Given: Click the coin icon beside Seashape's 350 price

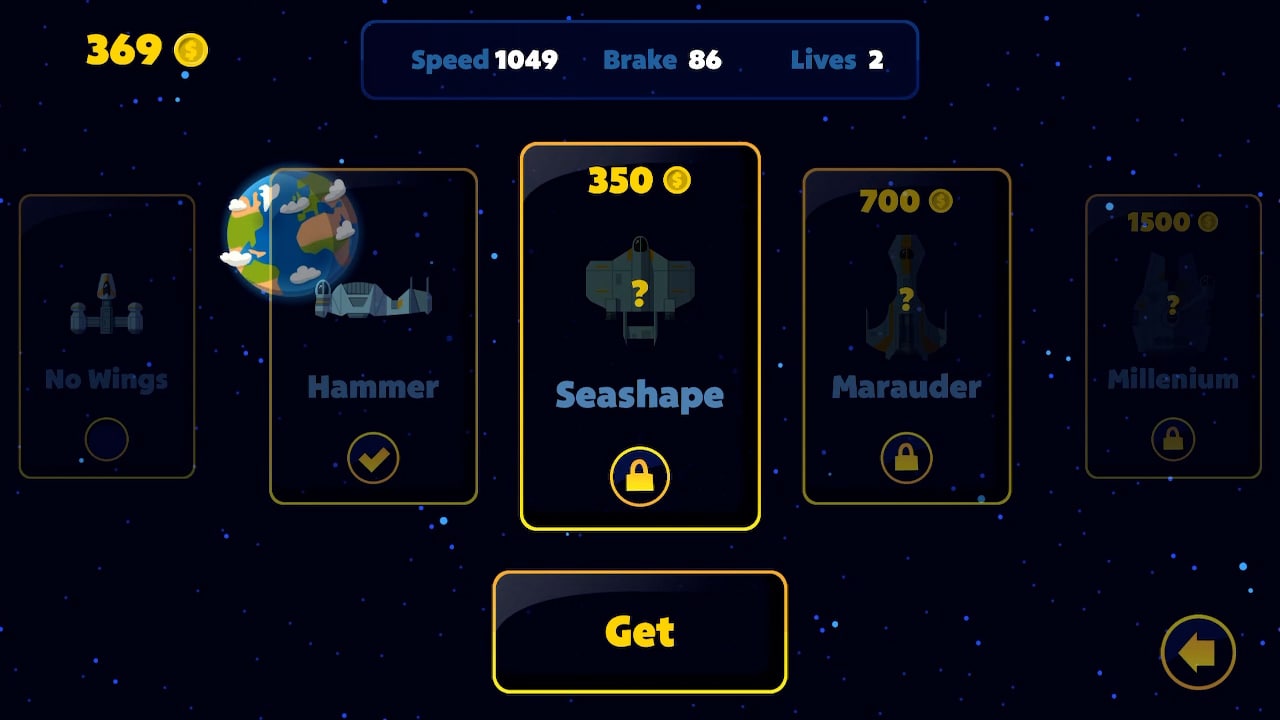Looking at the screenshot, I should click(677, 181).
